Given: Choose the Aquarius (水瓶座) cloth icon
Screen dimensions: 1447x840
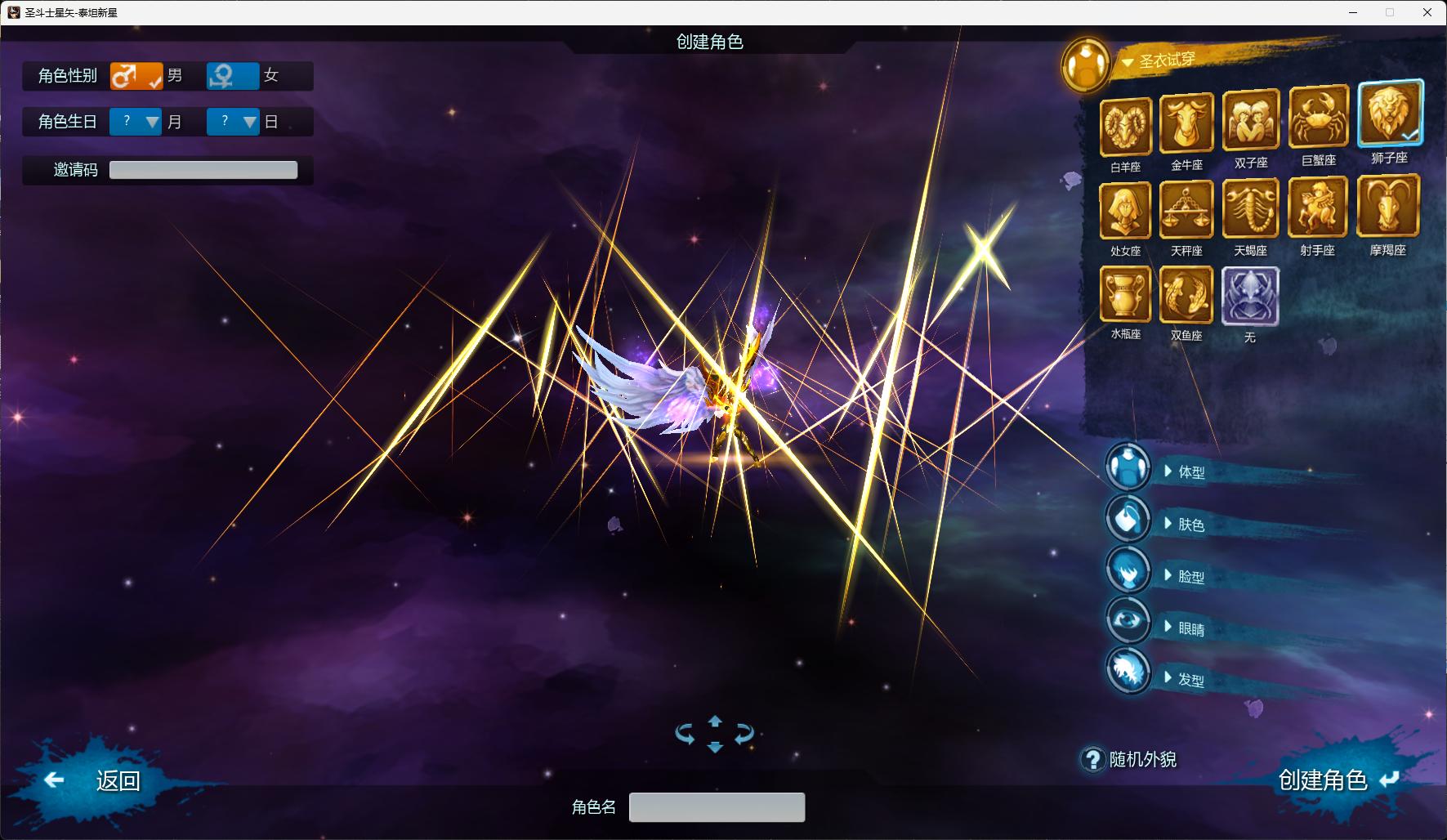Looking at the screenshot, I should [x=1125, y=295].
